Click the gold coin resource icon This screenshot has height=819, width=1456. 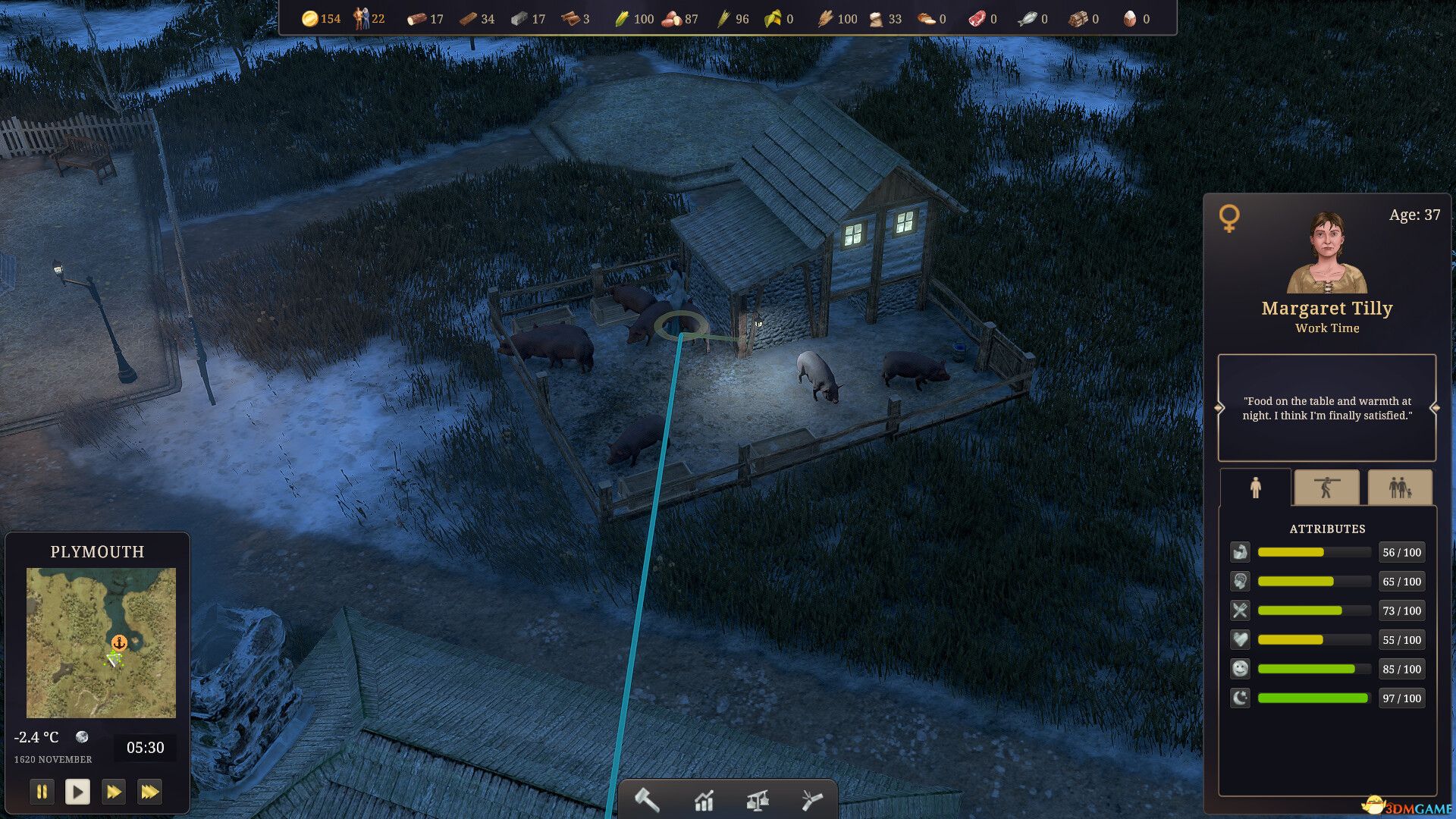click(x=309, y=19)
